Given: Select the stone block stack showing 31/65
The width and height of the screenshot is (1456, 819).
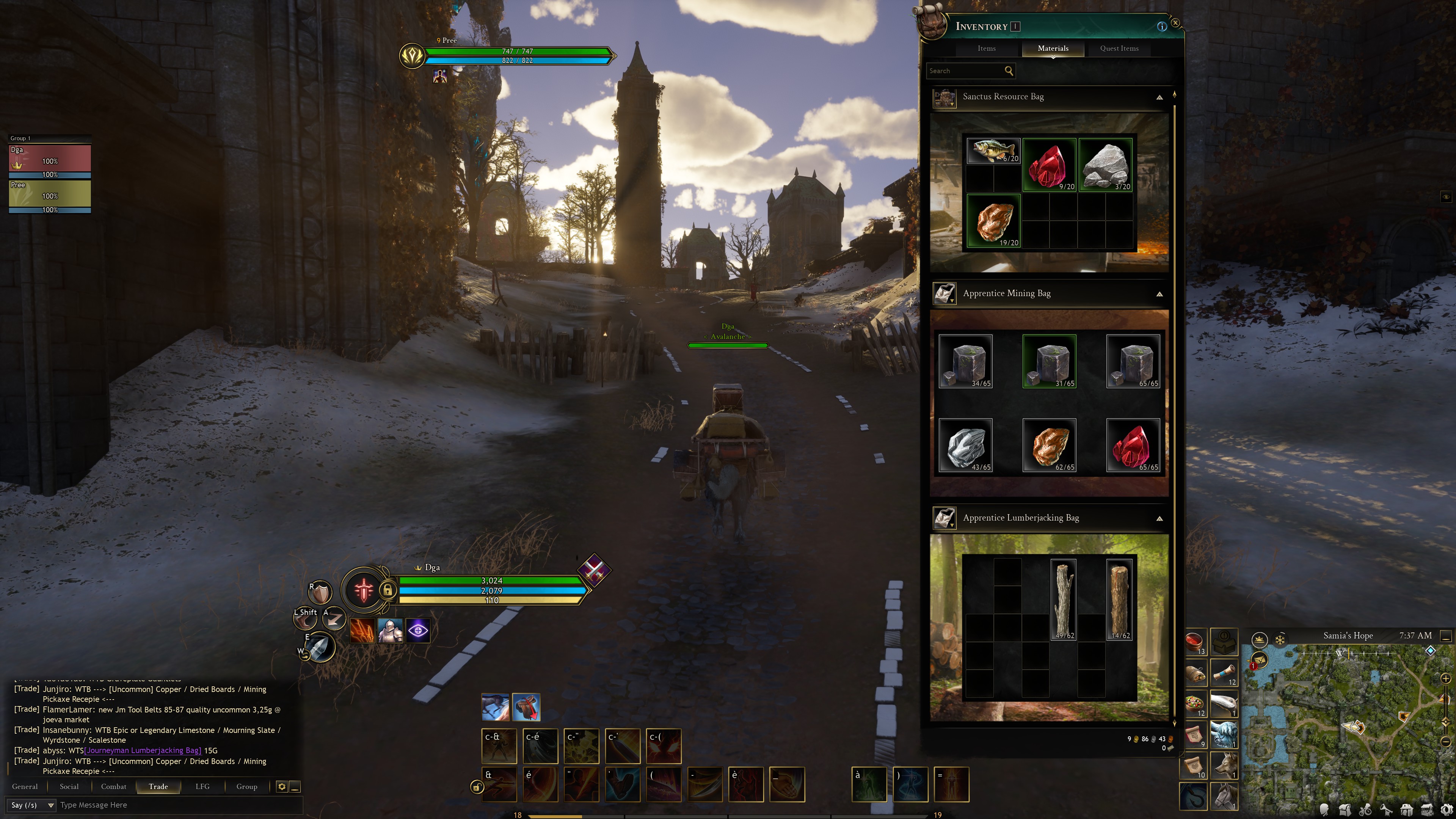Looking at the screenshot, I should click(x=1049, y=361).
